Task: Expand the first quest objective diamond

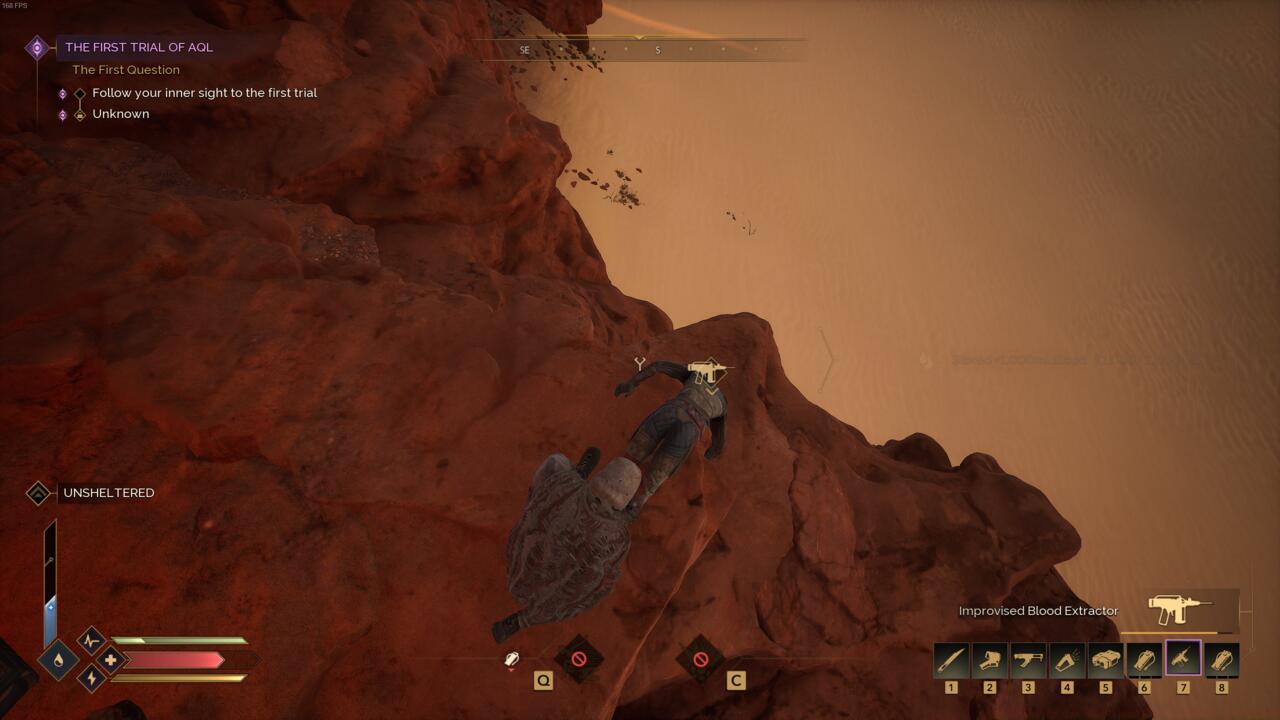Action: pyautogui.click(x=80, y=92)
